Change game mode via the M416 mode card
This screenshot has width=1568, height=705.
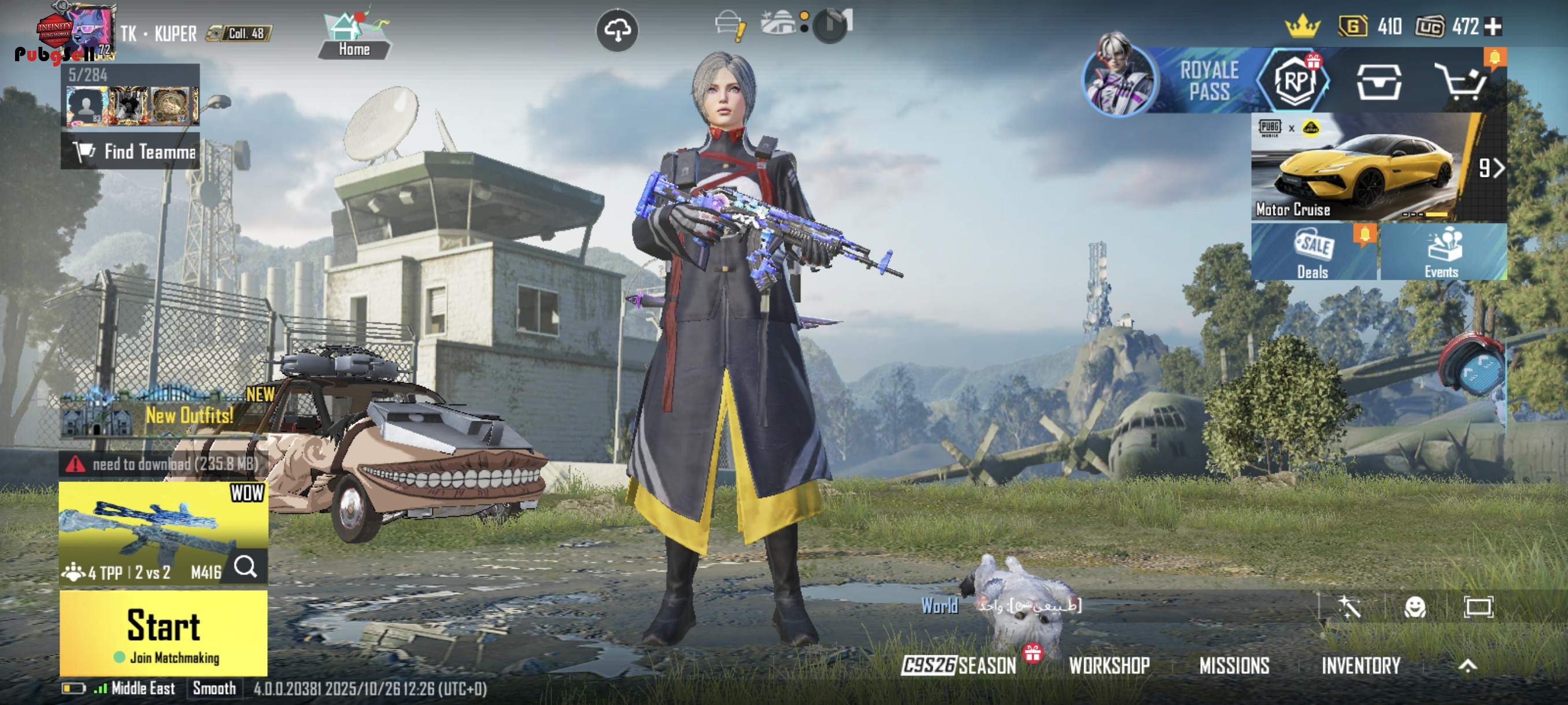click(163, 533)
